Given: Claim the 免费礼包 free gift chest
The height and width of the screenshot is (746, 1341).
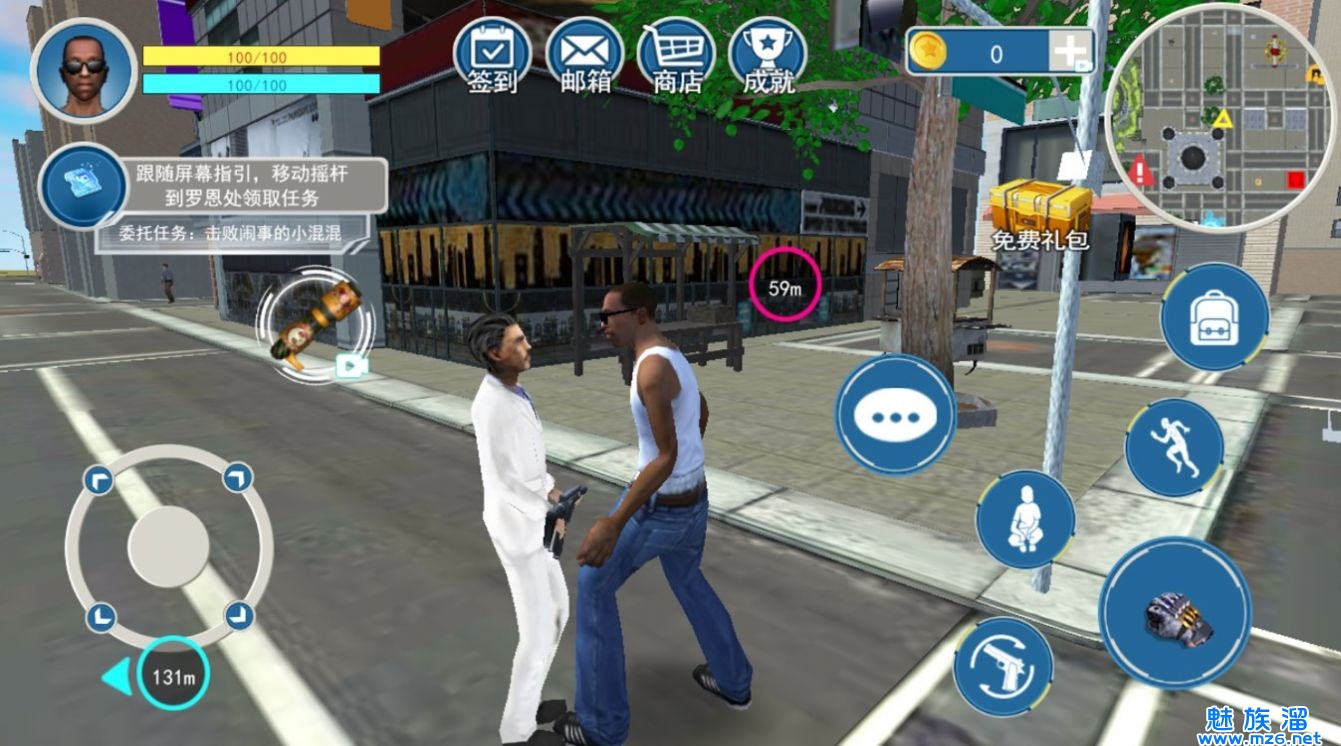Looking at the screenshot, I should 1039,211.
